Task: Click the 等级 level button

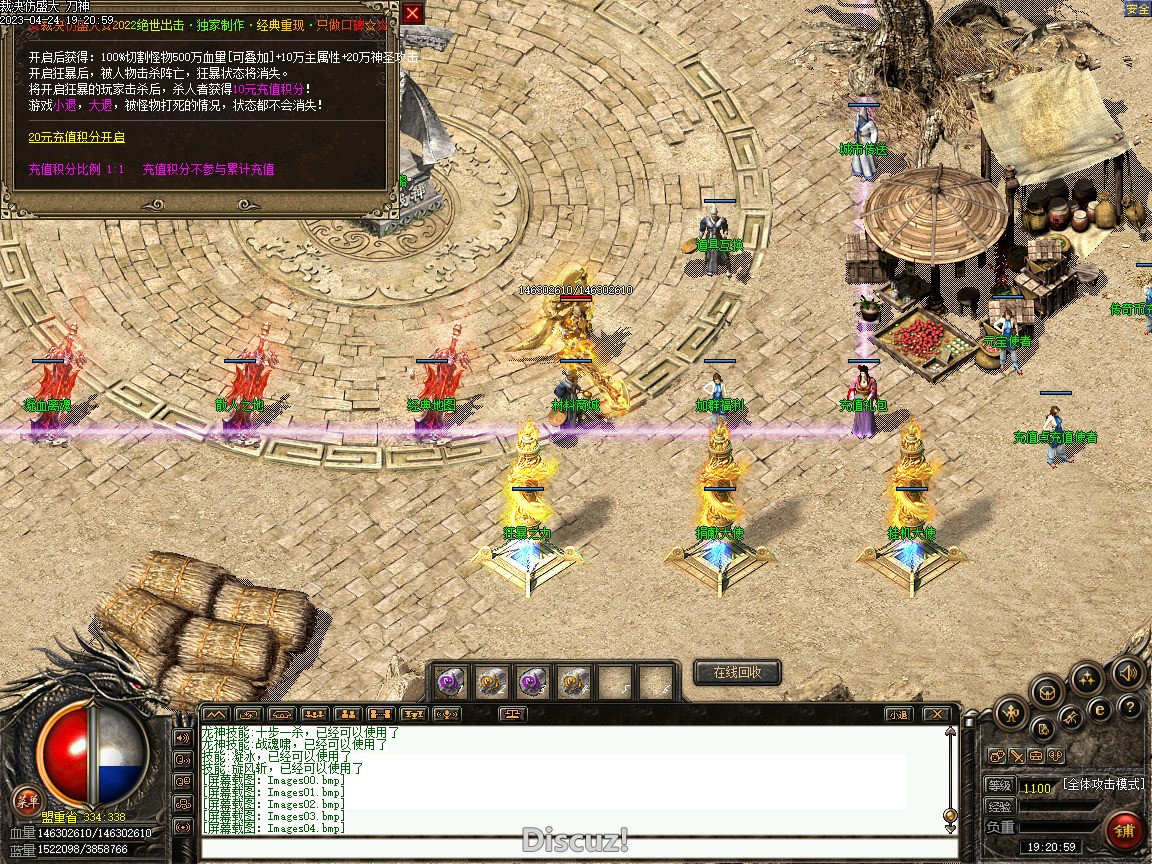Action: tap(1000, 786)
